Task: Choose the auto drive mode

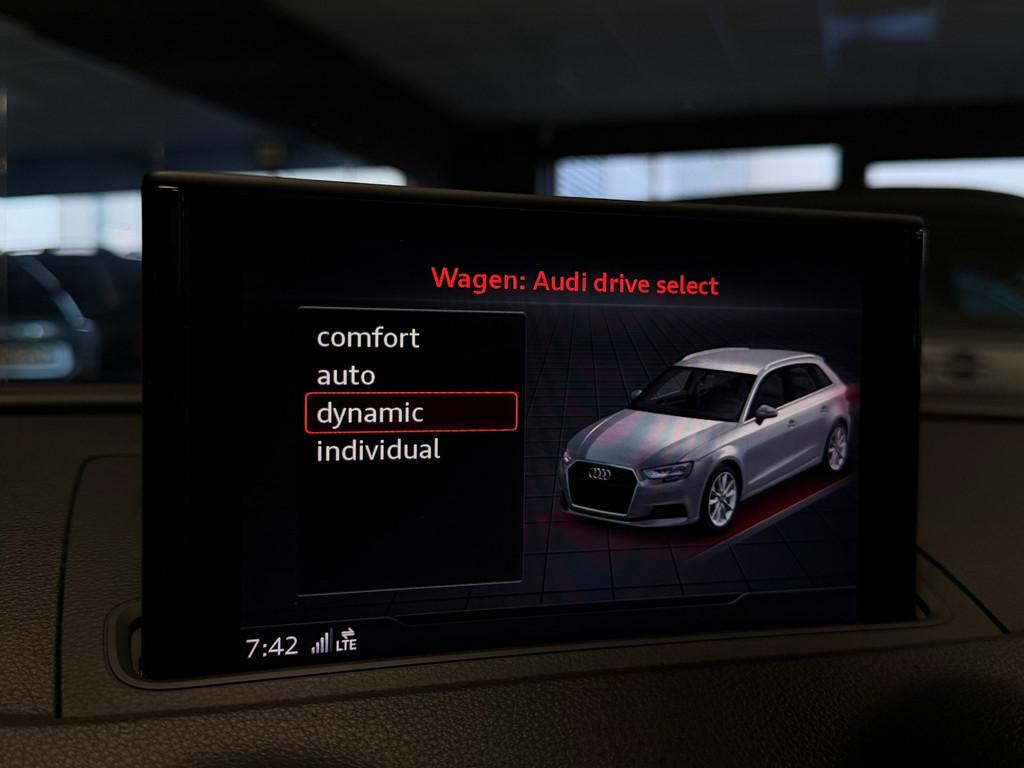Action: pos(346,376)
